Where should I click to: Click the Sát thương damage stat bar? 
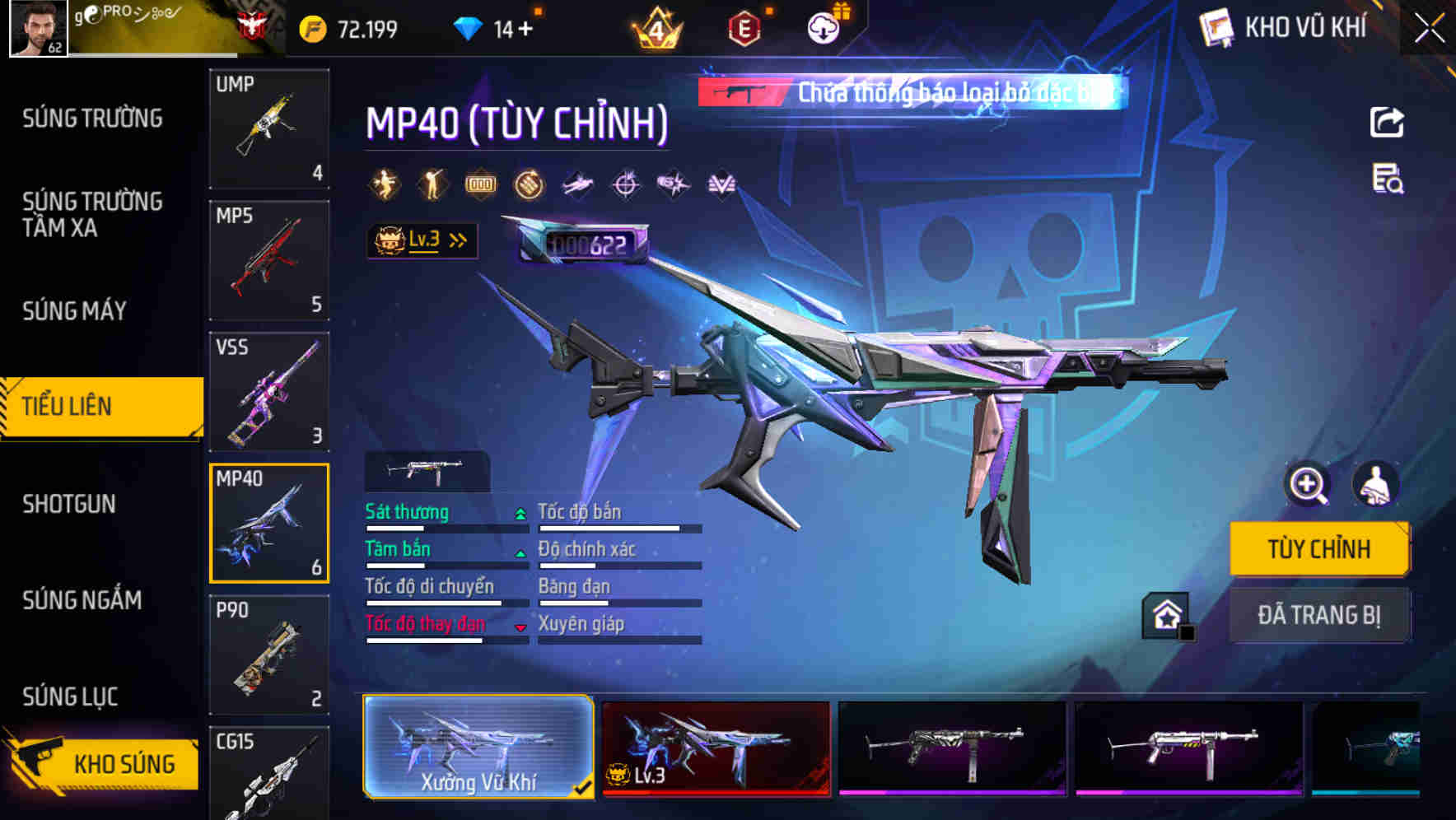click(x=445, y=527)
